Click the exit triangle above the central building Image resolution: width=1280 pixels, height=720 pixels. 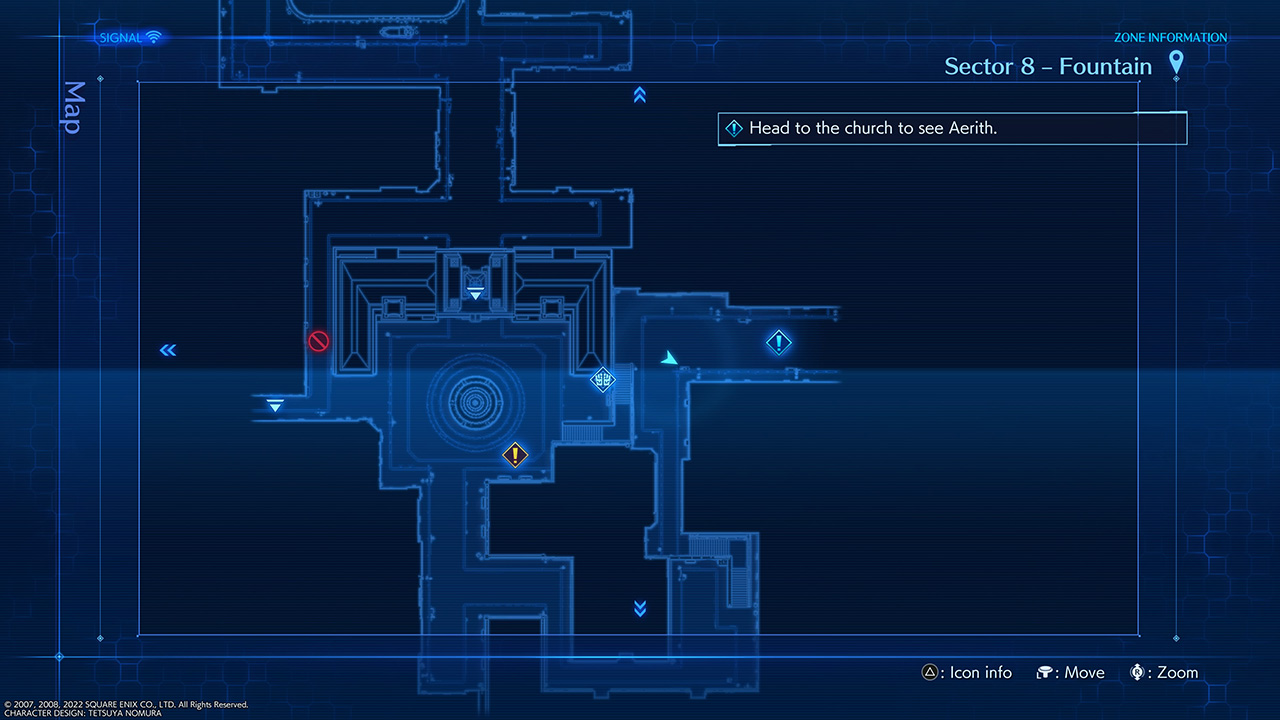[x=475, y=292]
